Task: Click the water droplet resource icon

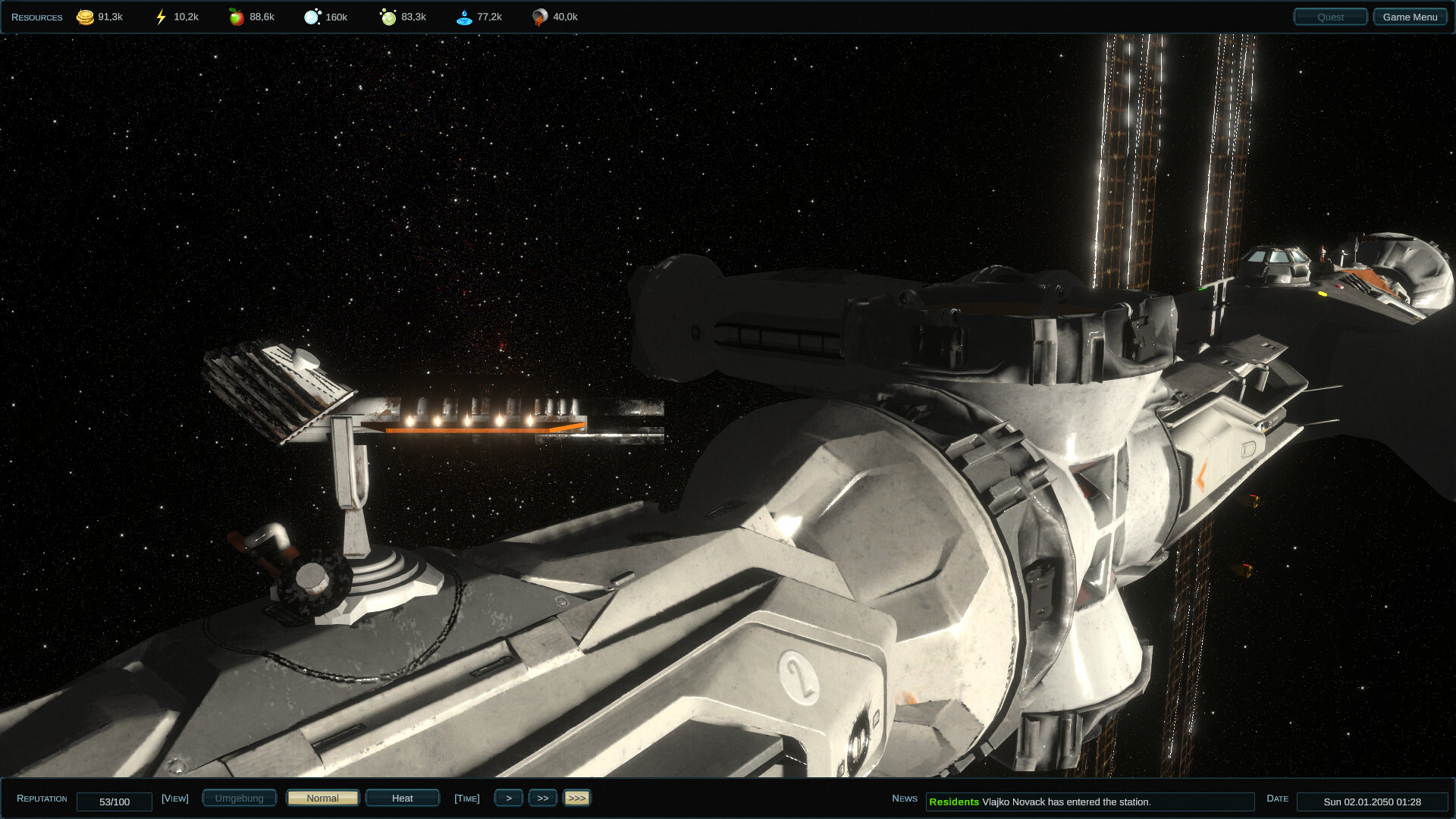Action: point(464,16)
